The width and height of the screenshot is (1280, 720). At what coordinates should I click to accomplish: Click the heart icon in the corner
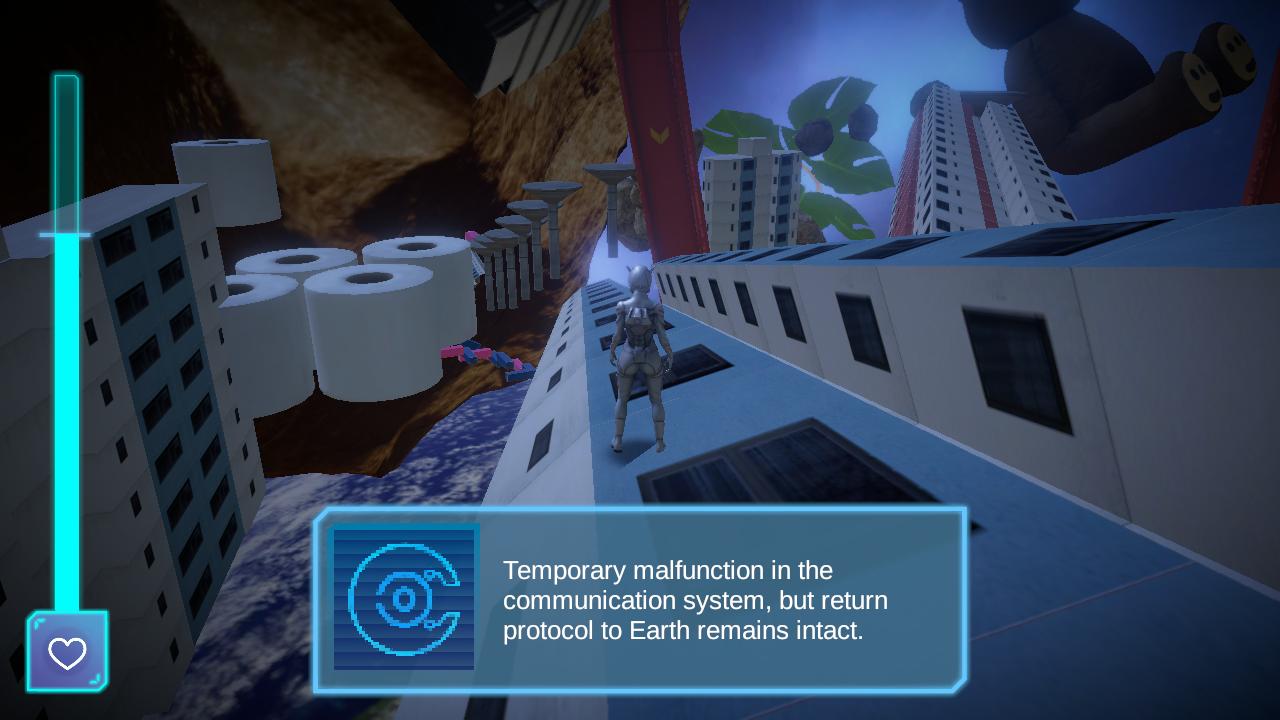(65, 656)
